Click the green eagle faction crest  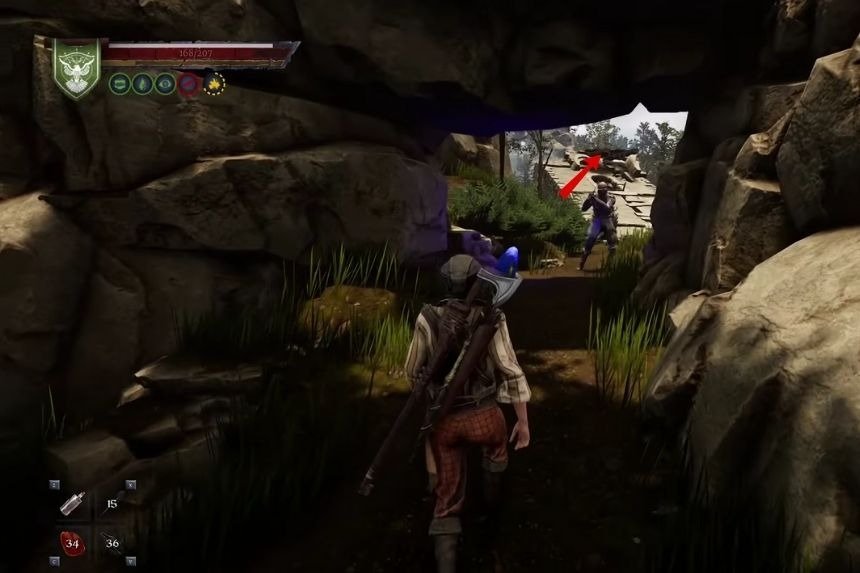77,68
